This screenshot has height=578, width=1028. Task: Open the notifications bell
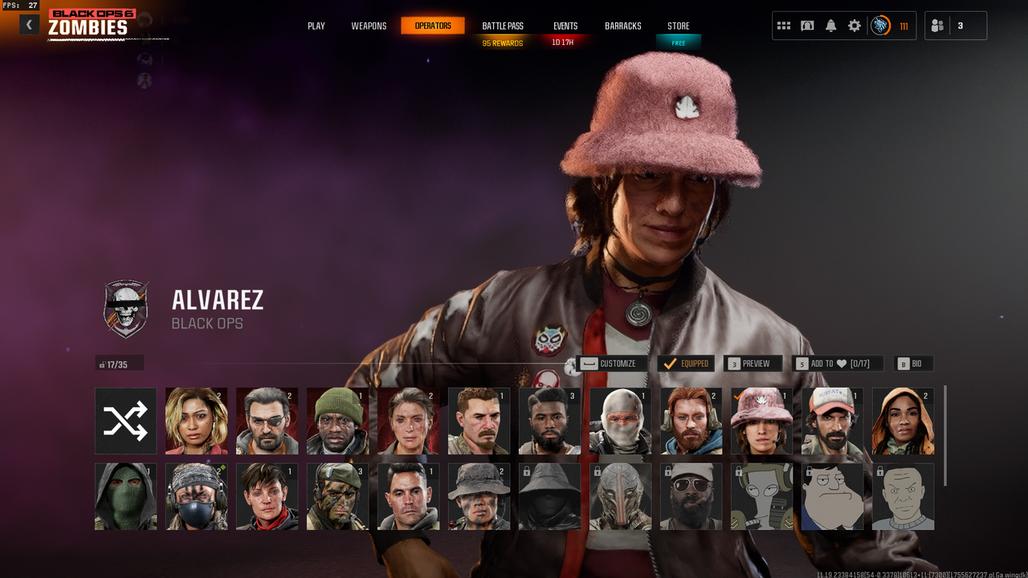[x=831, y=26]
